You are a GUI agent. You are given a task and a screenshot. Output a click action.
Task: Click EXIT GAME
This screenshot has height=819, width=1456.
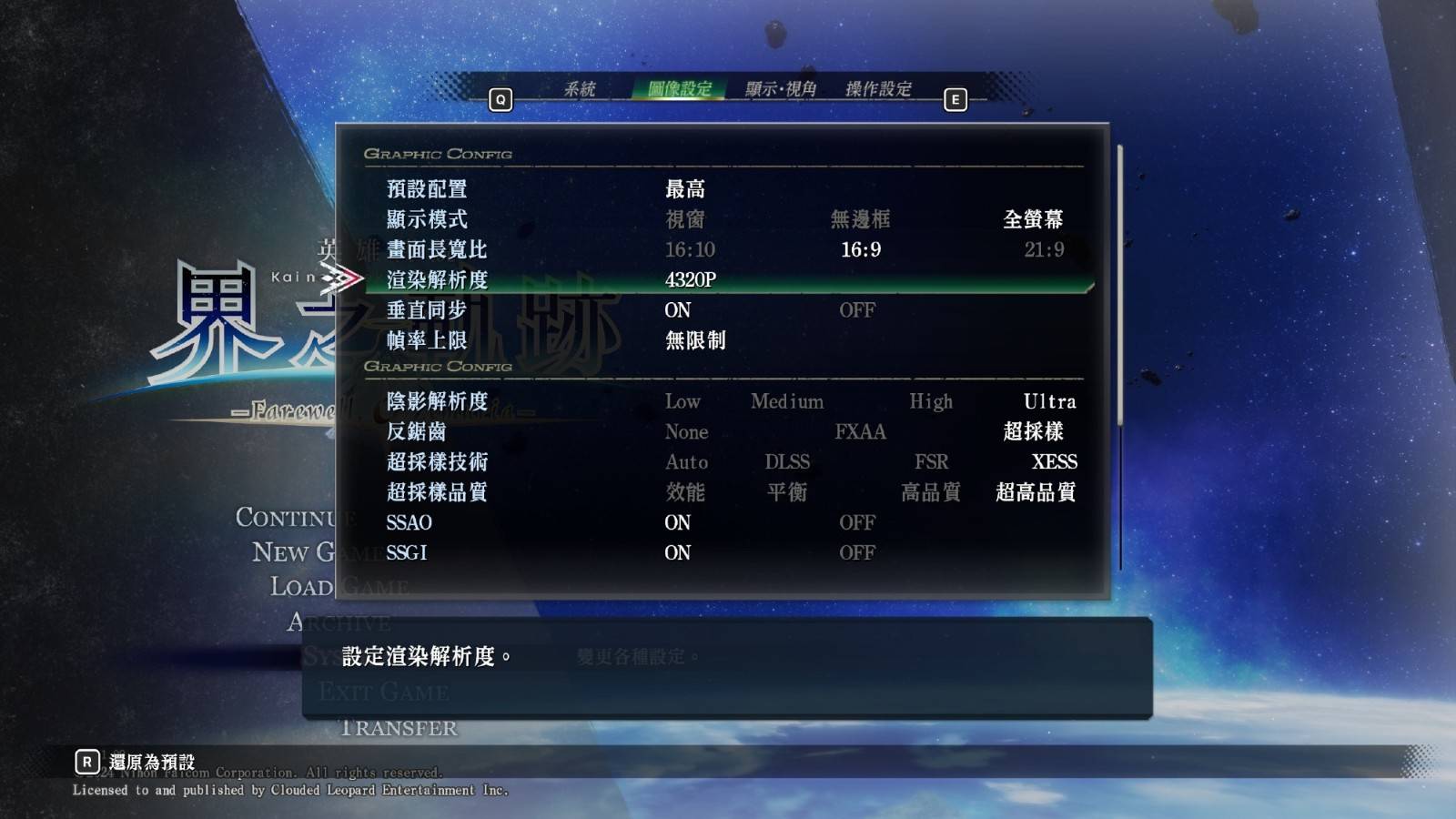[x=384, y=693]
